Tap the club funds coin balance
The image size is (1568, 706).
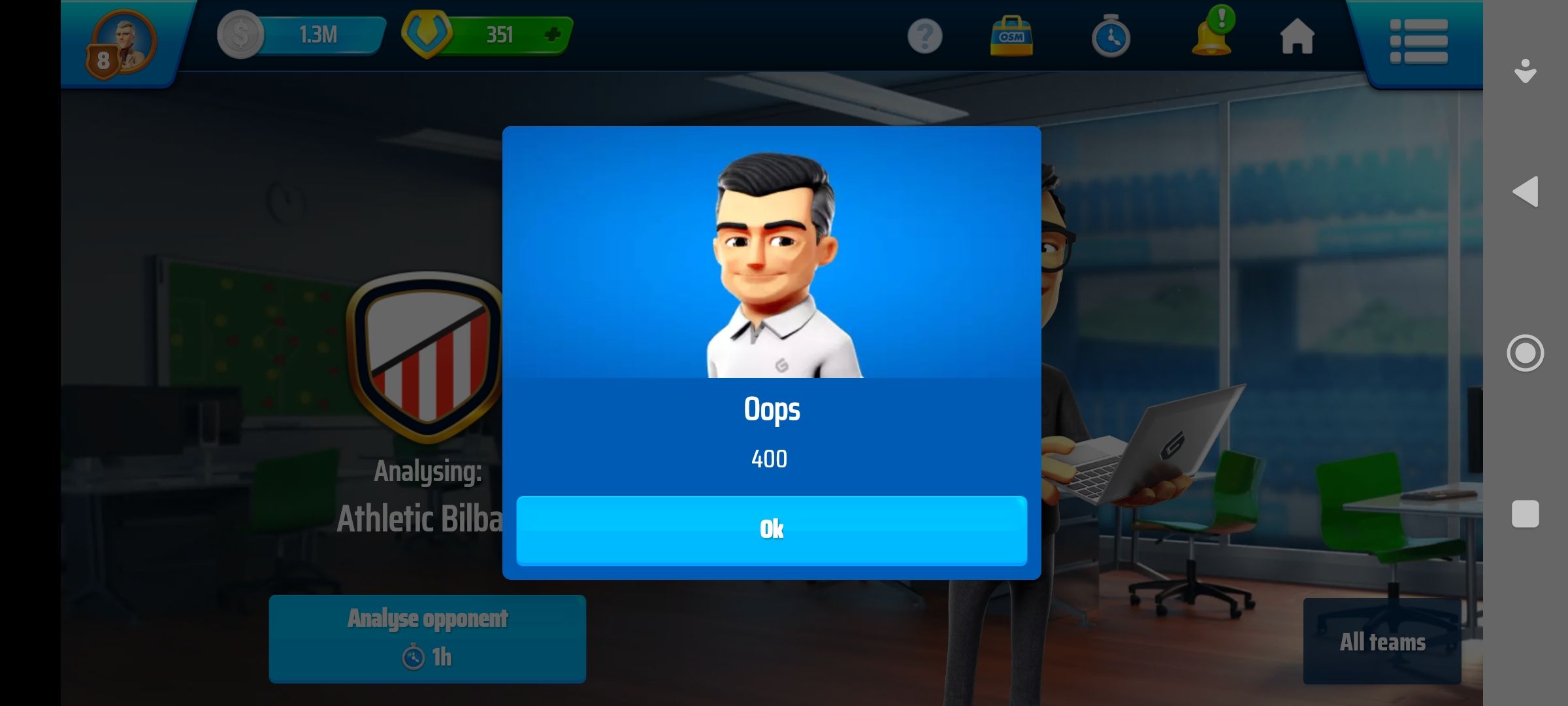click(x=302, y=35)
